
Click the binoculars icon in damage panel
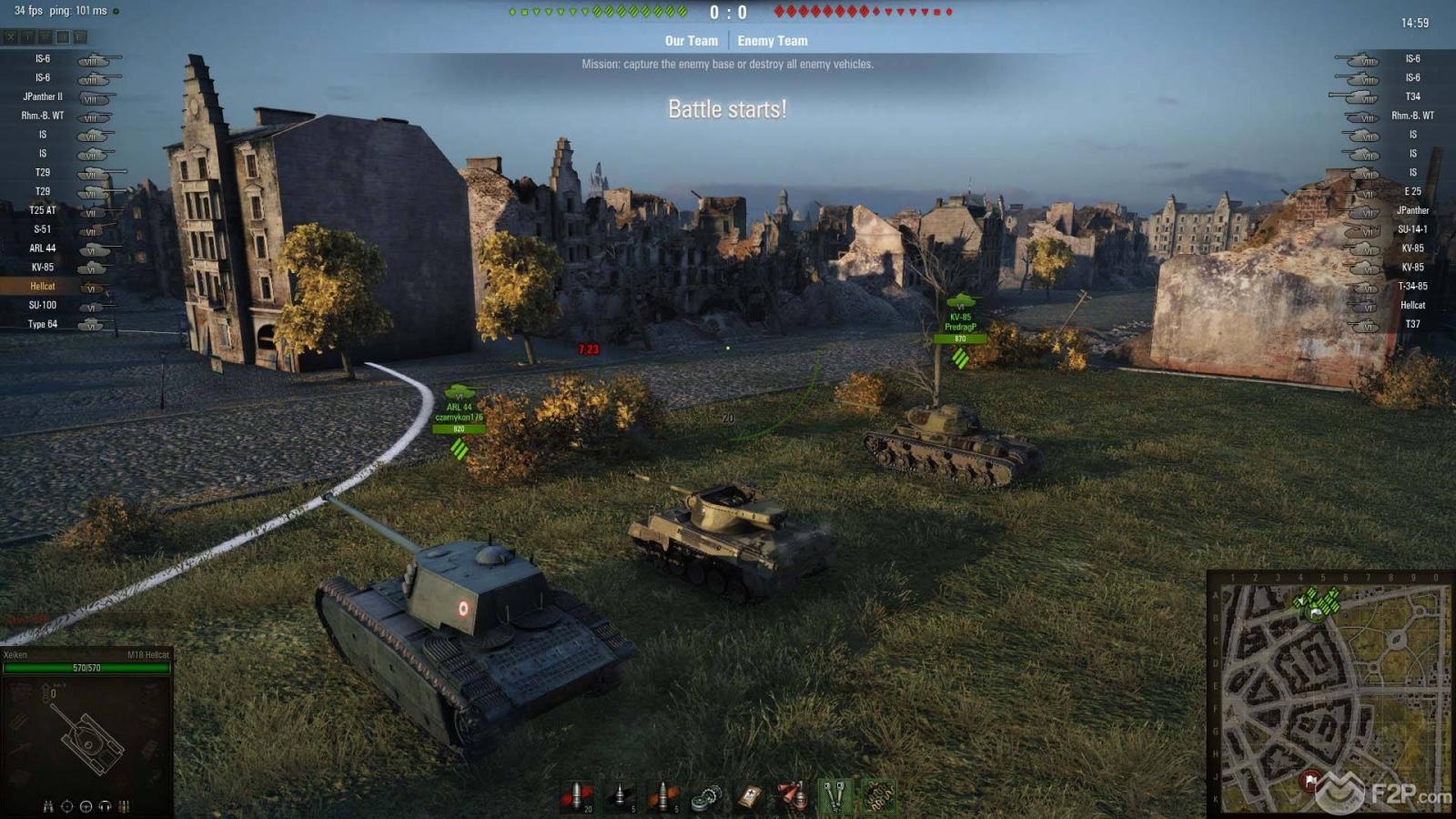48,806
